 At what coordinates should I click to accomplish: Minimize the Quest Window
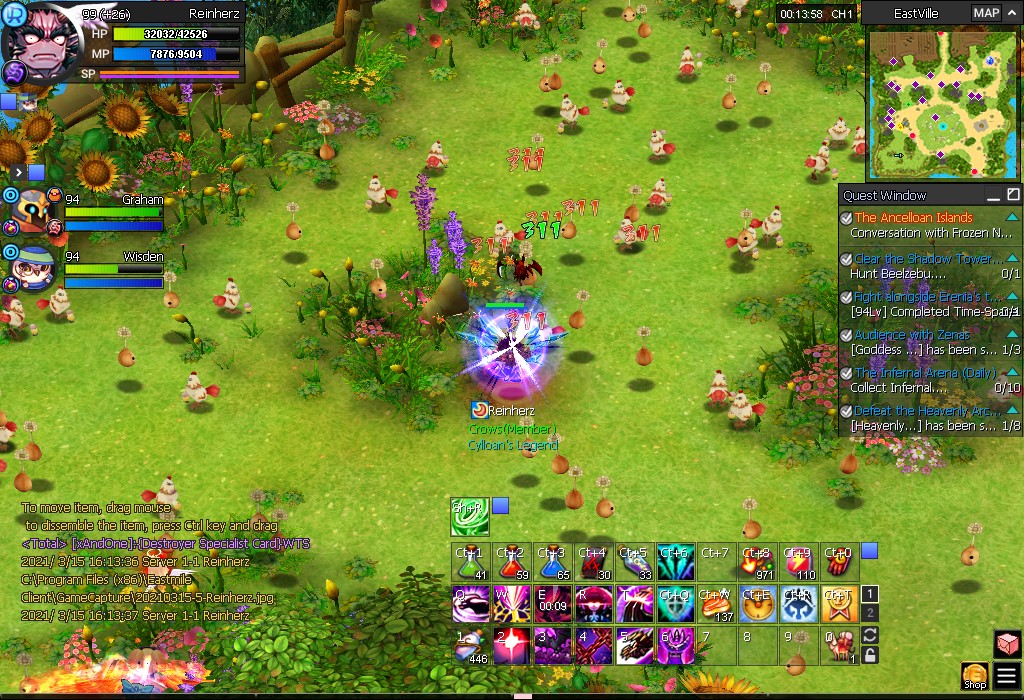pyautogui.click(x=993, y=195)
